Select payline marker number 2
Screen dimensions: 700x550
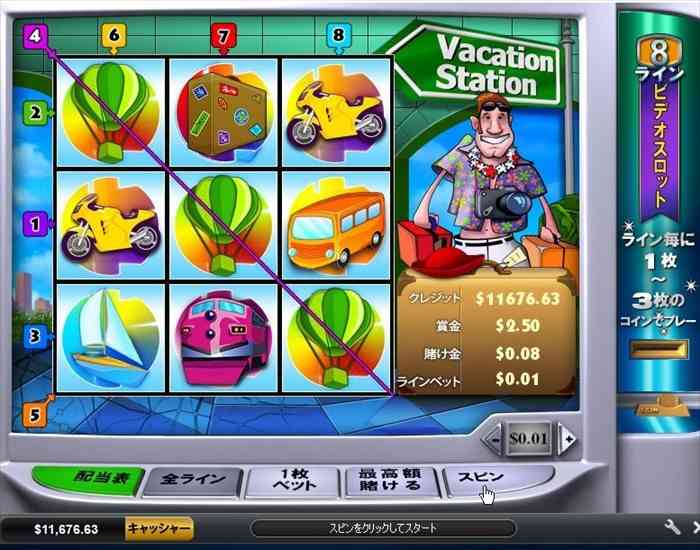click(34, 113)
